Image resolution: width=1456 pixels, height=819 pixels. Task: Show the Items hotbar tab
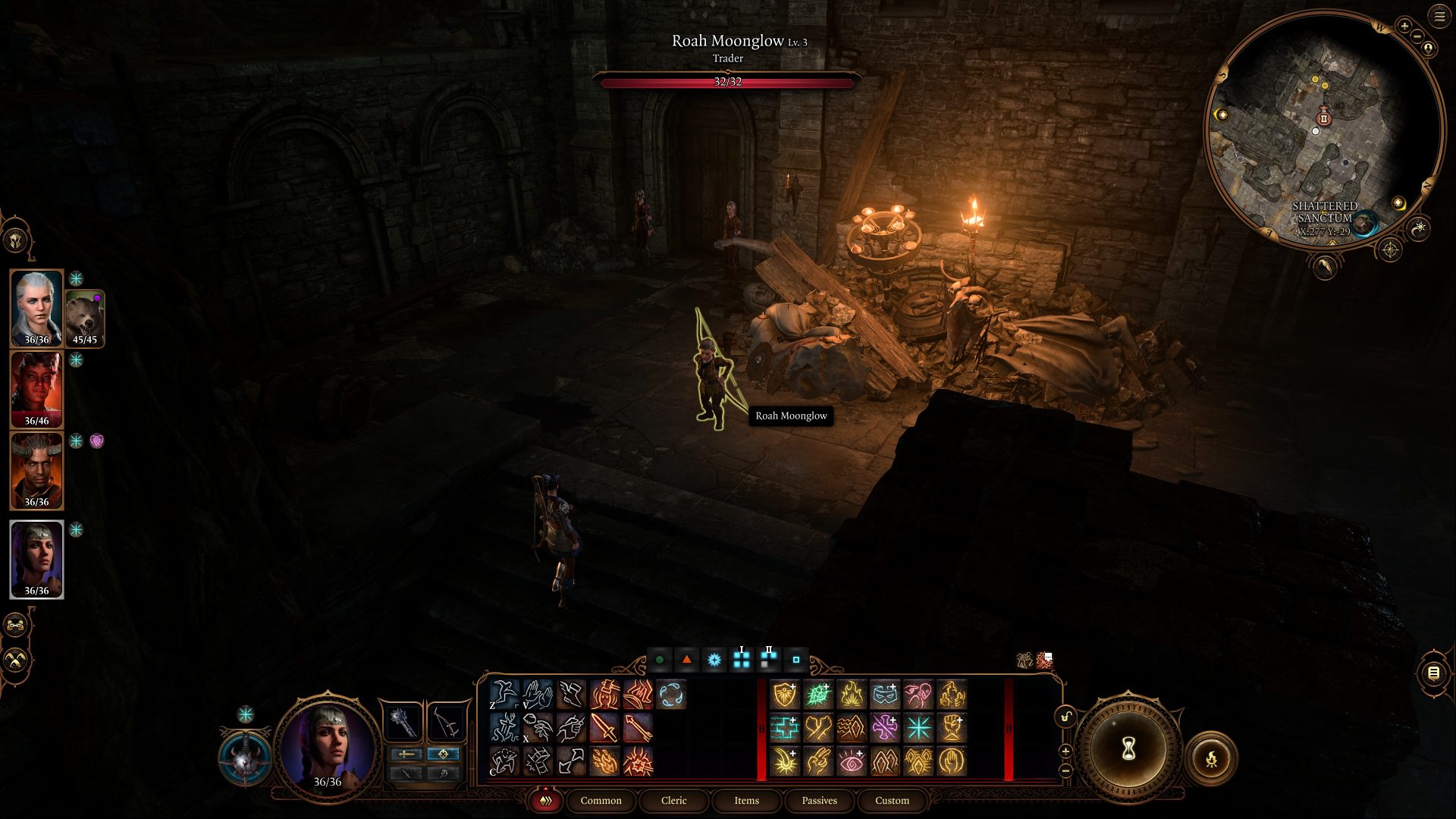pos(746,801)
